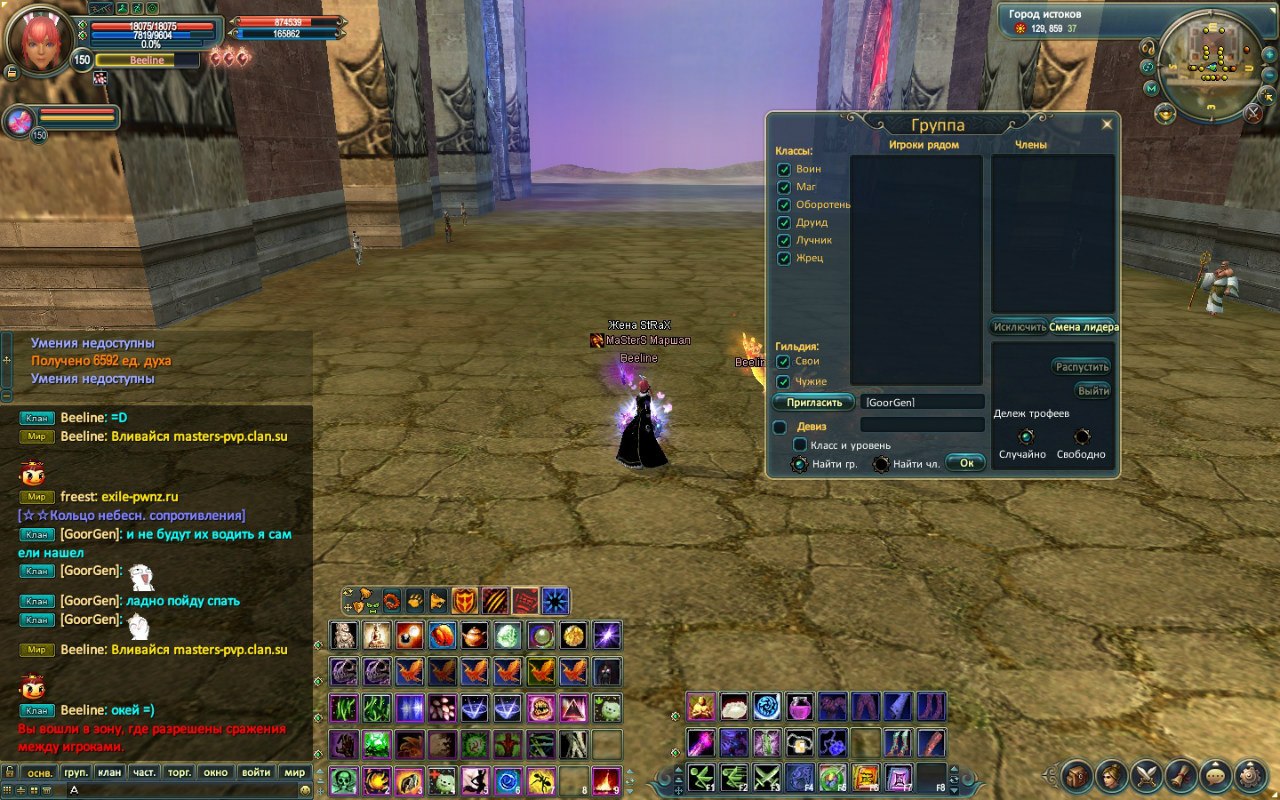Open the мир chat tab
The width and height of the screenshot is (1280, 800).
pos(294,773)
